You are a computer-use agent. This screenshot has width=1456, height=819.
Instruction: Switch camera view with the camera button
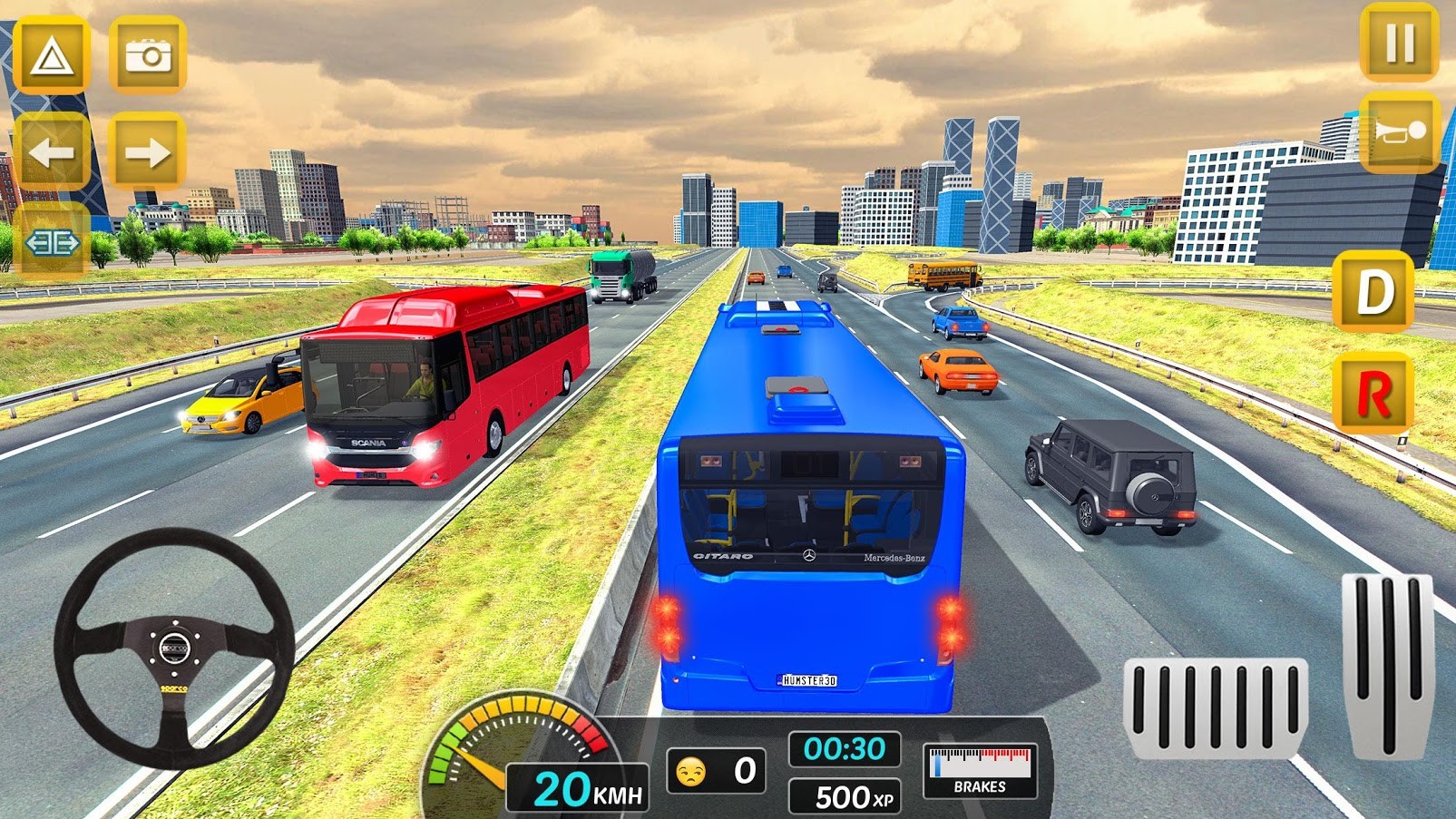pos(148,56)
